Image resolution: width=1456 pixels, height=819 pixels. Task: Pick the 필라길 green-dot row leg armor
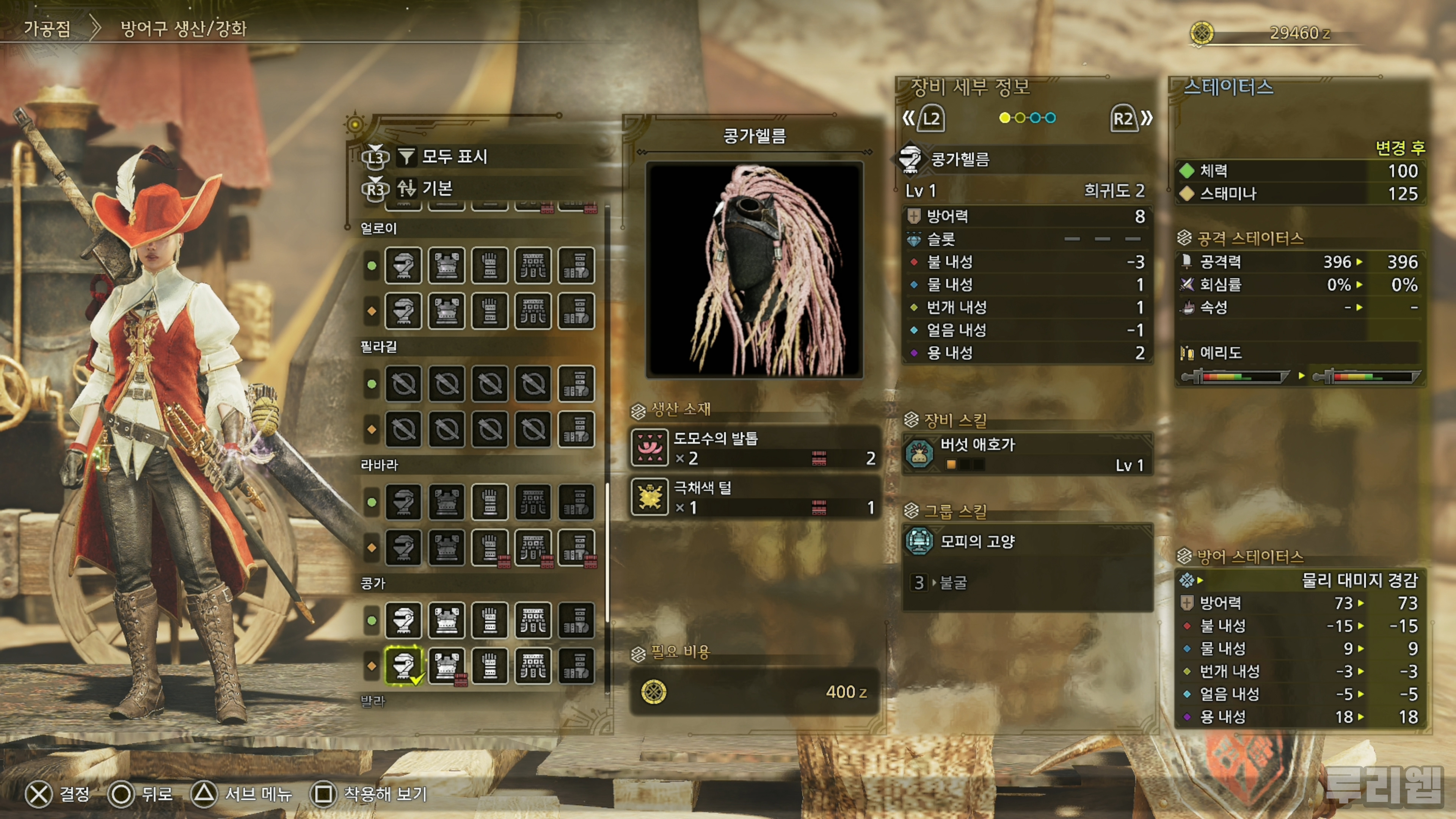click(576, 384)
